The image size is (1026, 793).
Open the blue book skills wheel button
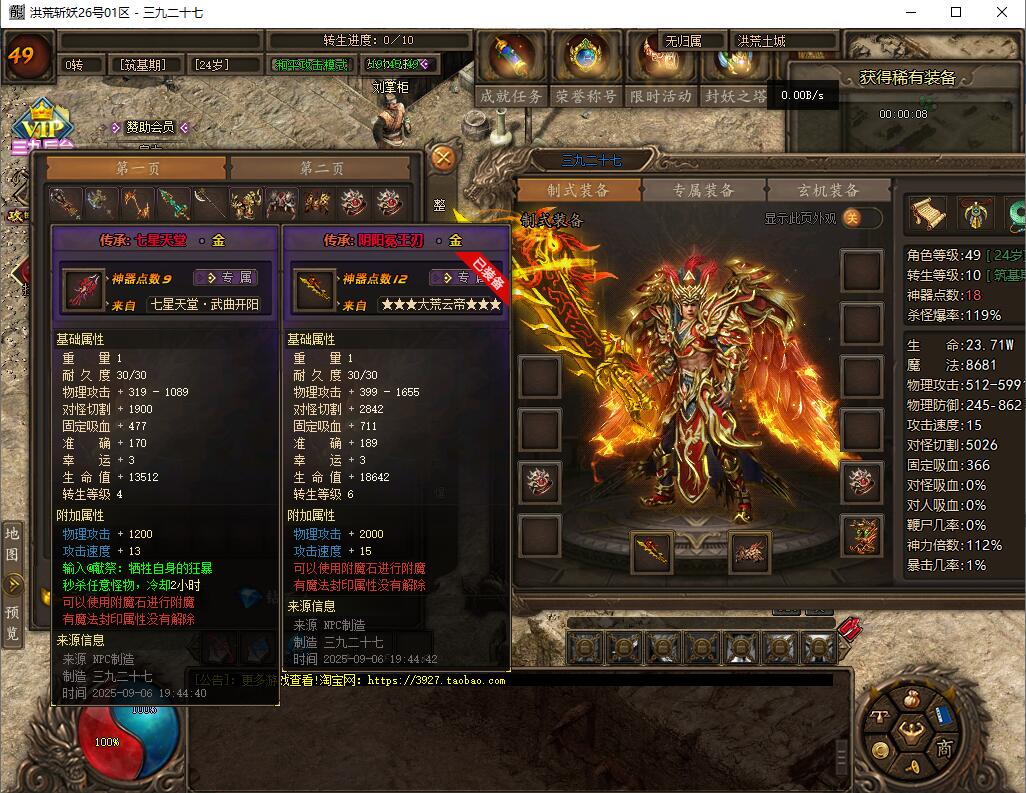coord(944,715)
